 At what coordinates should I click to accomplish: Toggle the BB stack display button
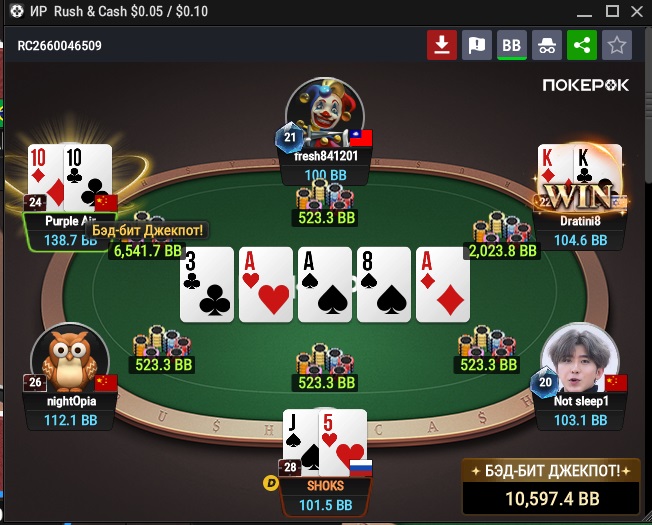pos(512,45)
